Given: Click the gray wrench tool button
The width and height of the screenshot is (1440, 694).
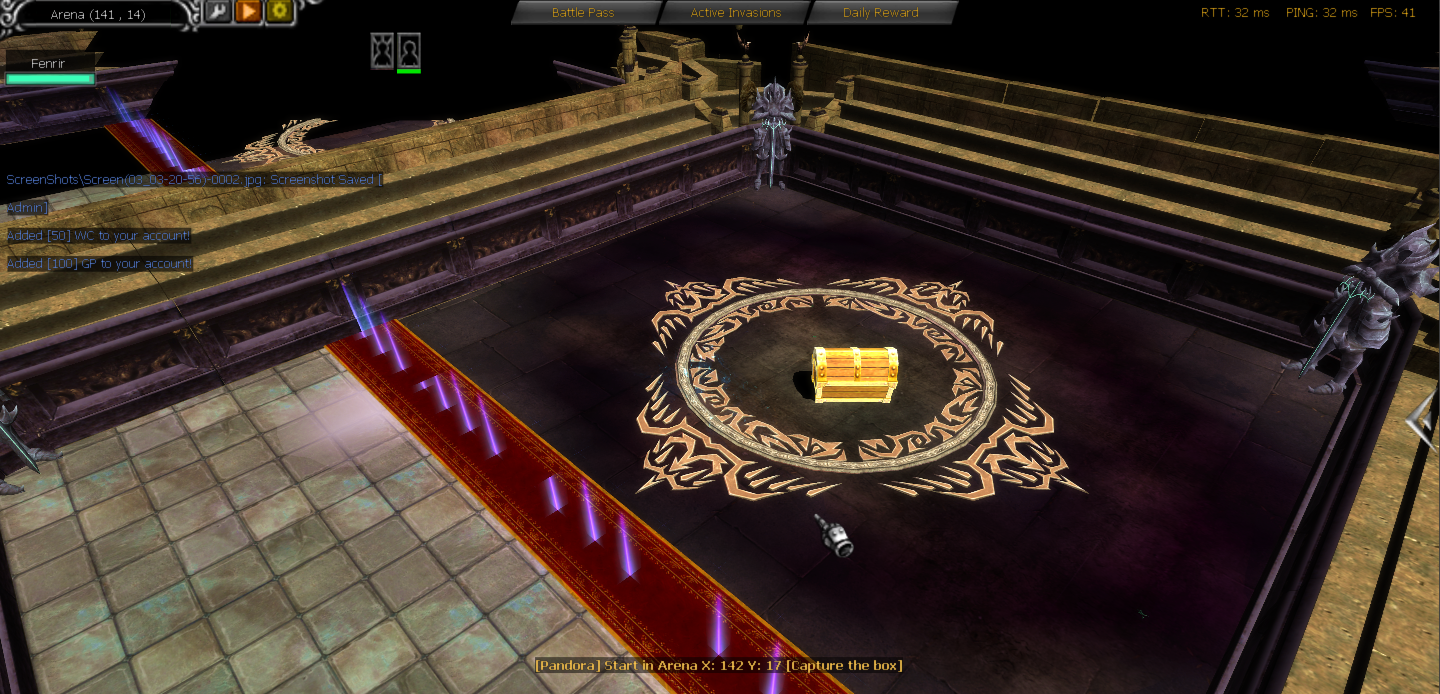Looking at the screenshot, I should (218, 12).
